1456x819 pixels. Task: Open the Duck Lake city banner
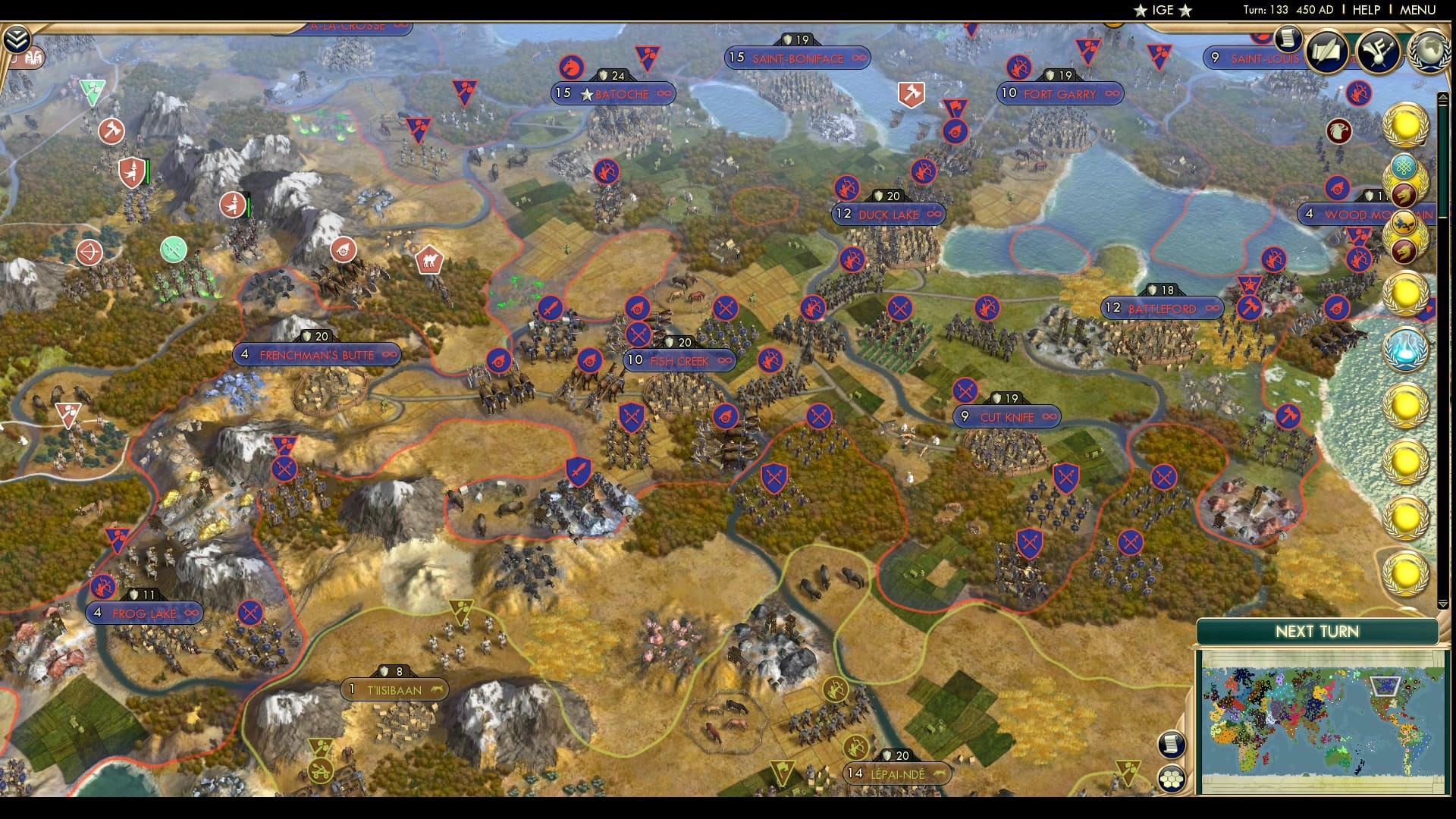(888, 215)
